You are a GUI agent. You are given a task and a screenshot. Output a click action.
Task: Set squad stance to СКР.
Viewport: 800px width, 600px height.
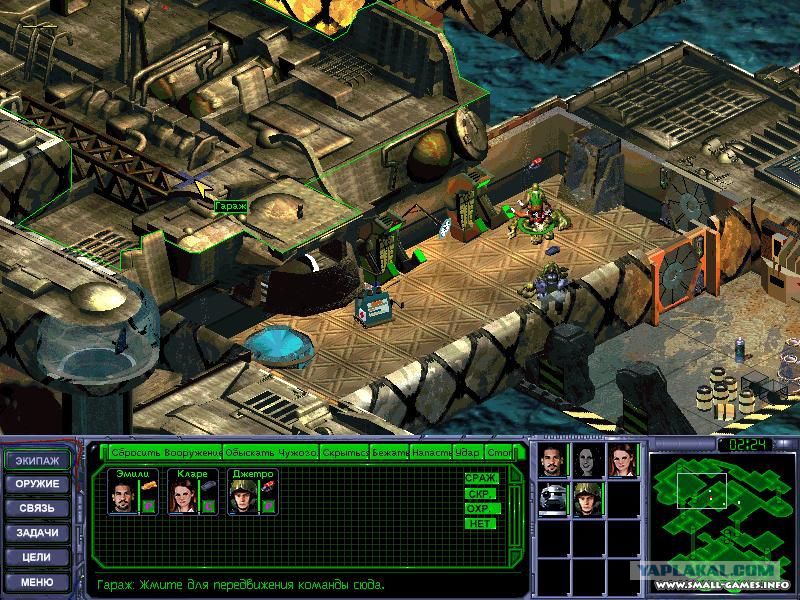pyautogui.click(x=479, y=493)
